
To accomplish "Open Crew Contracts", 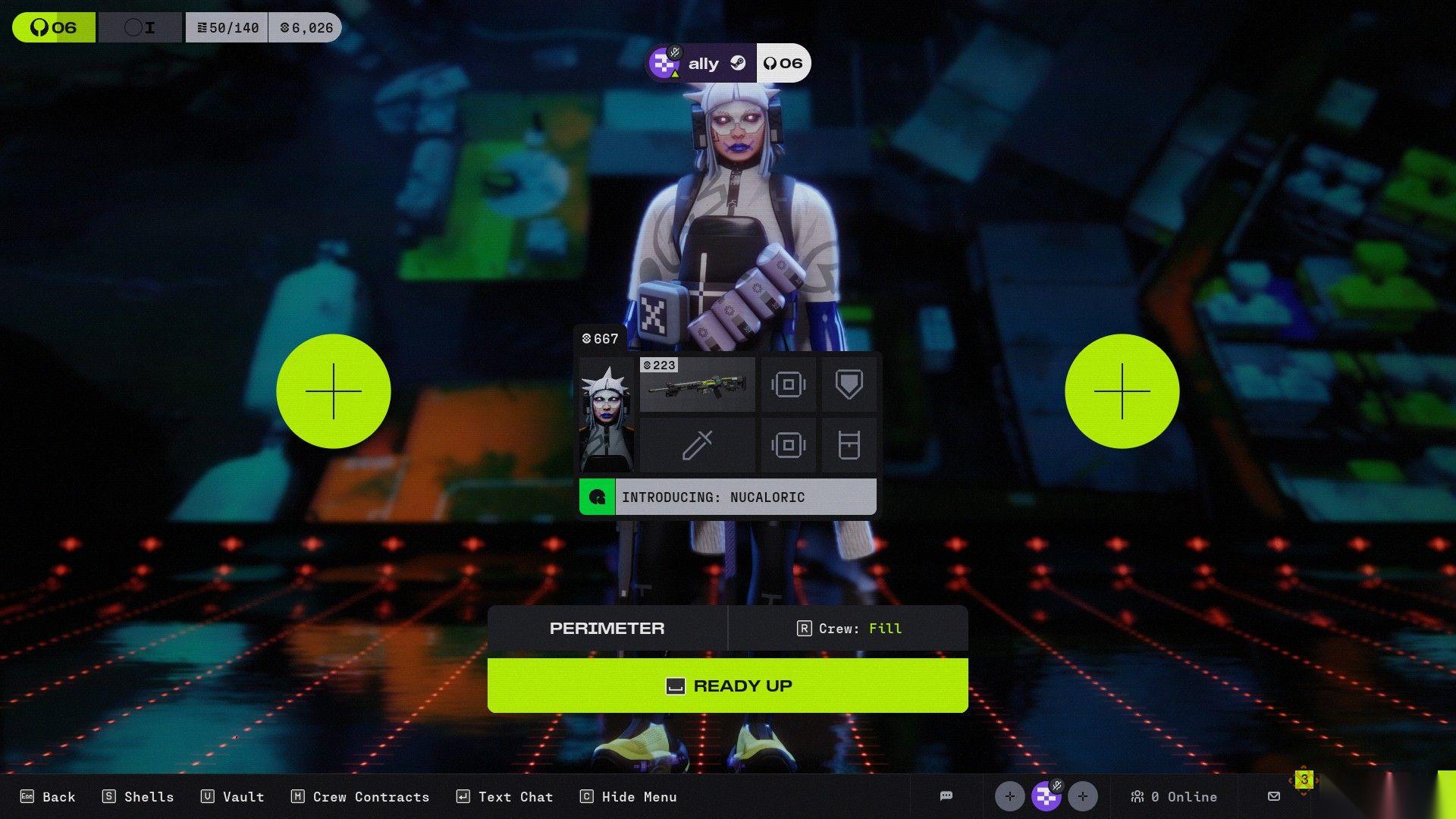I will pos(360,796).
